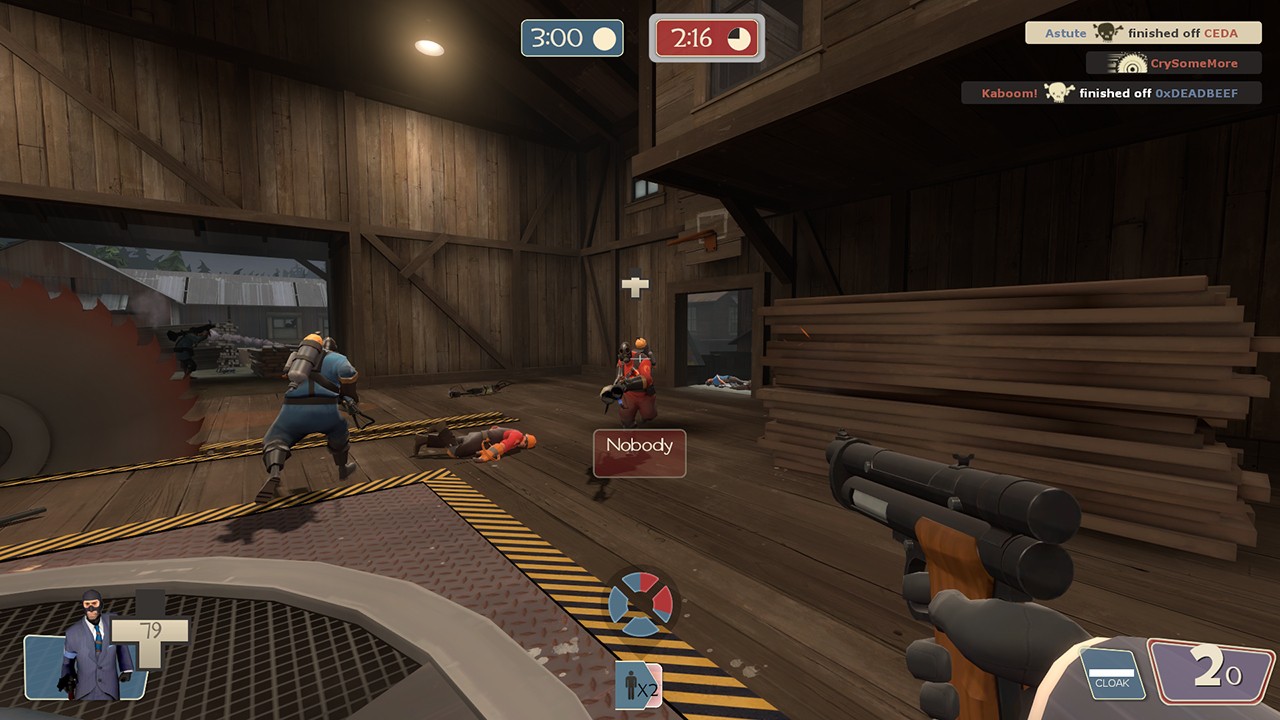Image resolution: width=1280 pixels, height=720 pixels.
Task: Click the floating health pickup cross above the Pyro
Action: tap(637, 286)
